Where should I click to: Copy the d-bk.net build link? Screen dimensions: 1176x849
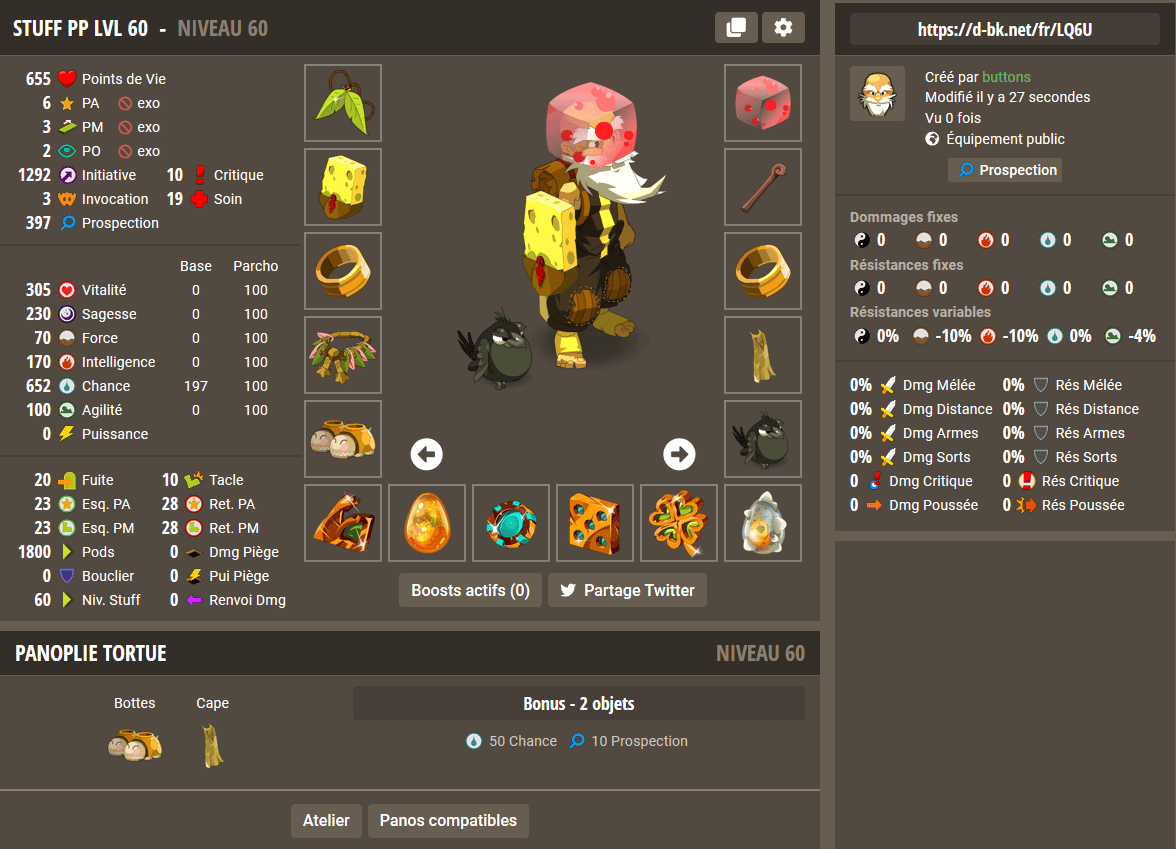(1004, 30)
